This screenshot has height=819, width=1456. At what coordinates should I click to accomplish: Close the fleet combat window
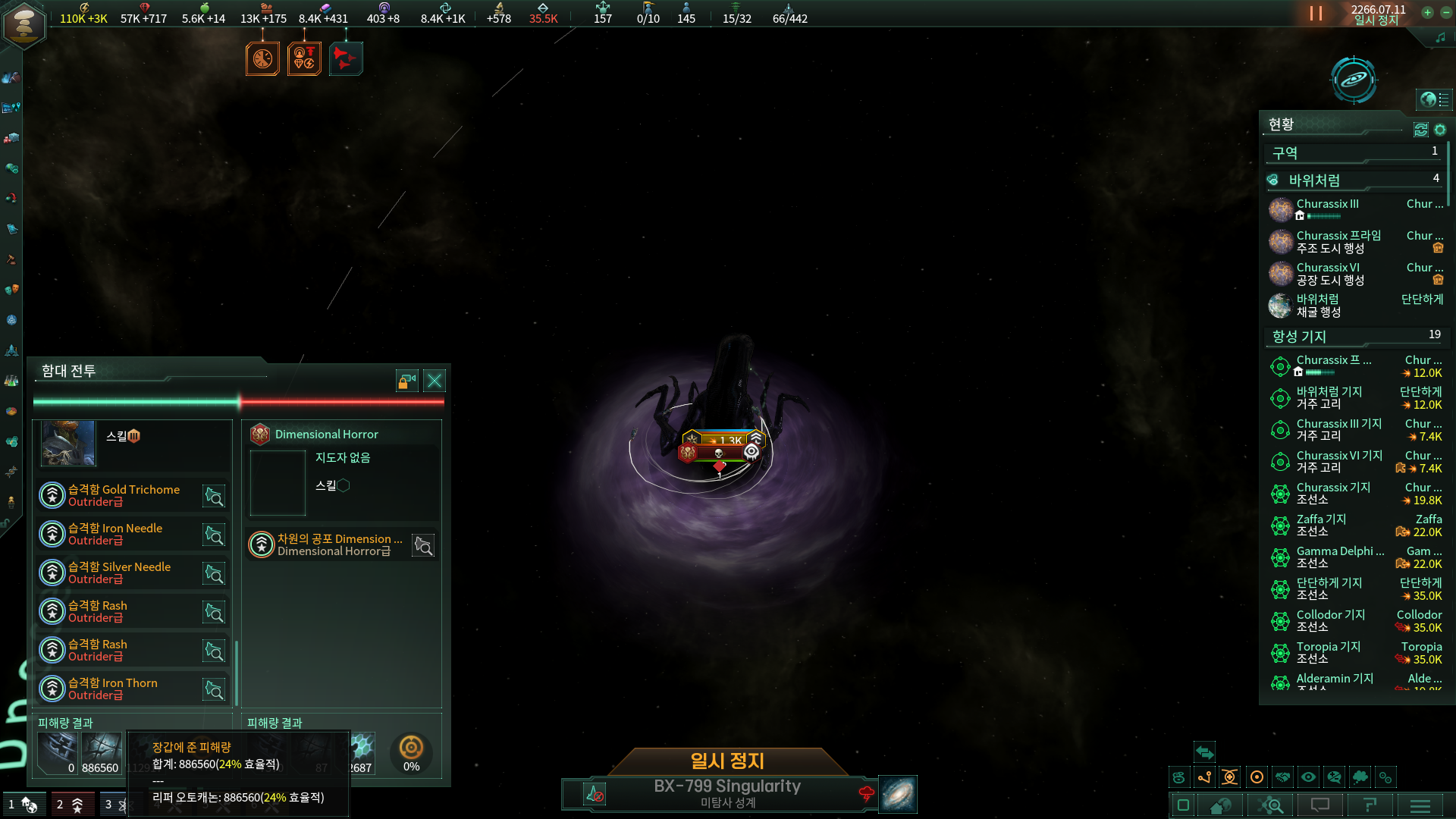click(x=435, y=381)
